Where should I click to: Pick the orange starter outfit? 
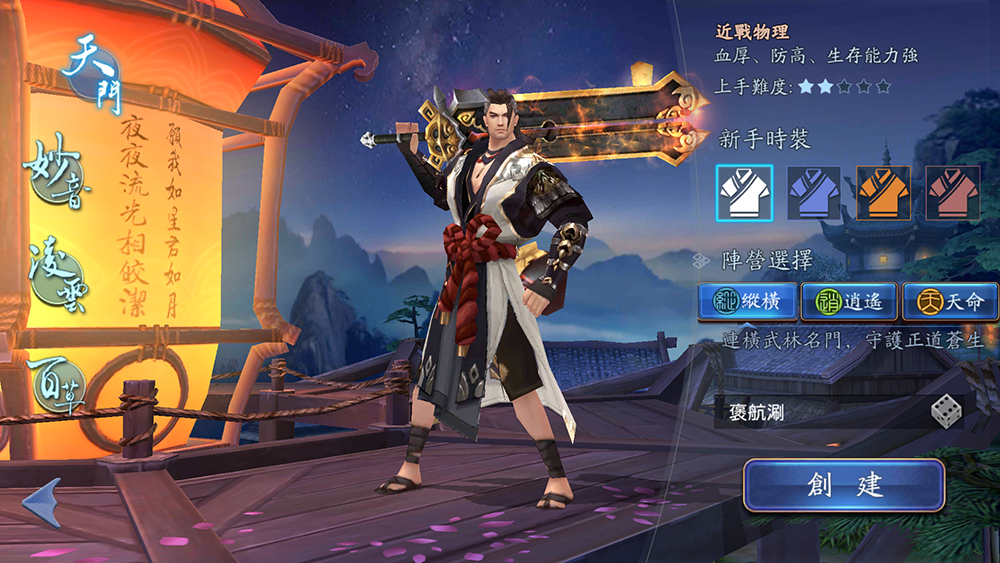tap(883, 193)
